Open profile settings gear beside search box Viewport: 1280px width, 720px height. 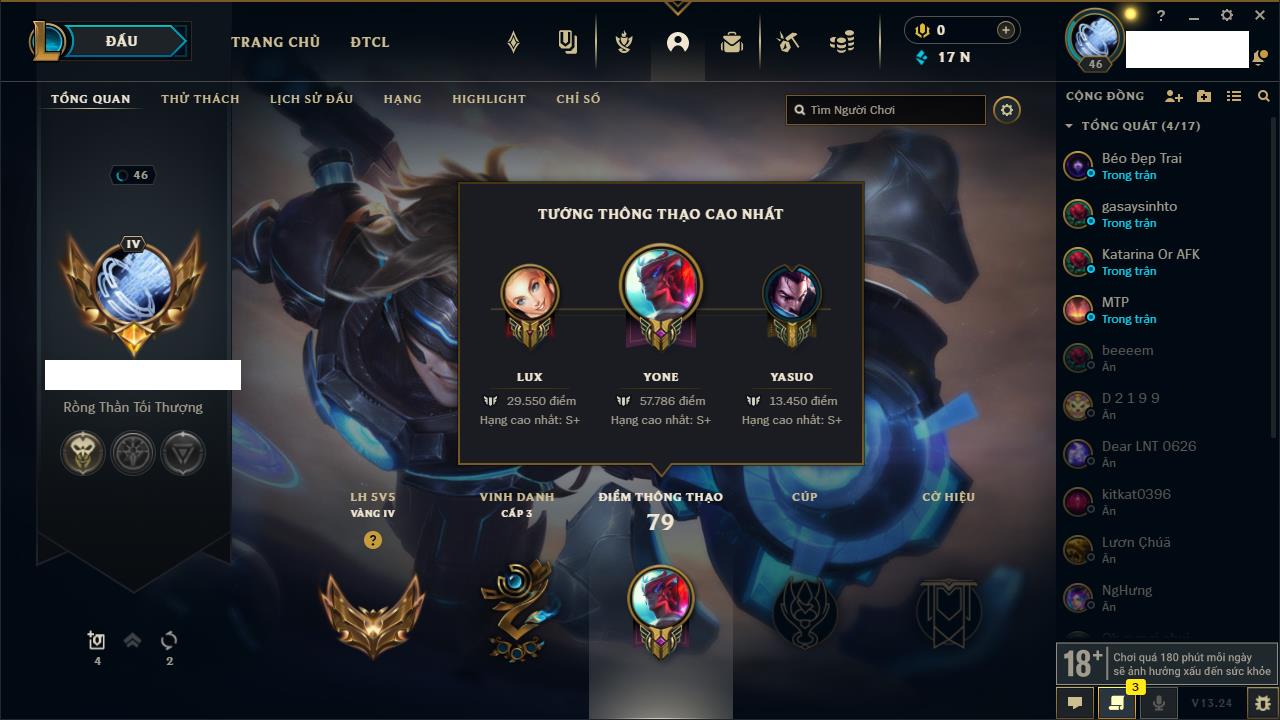pyautogui.click(x=1007, y=110)
